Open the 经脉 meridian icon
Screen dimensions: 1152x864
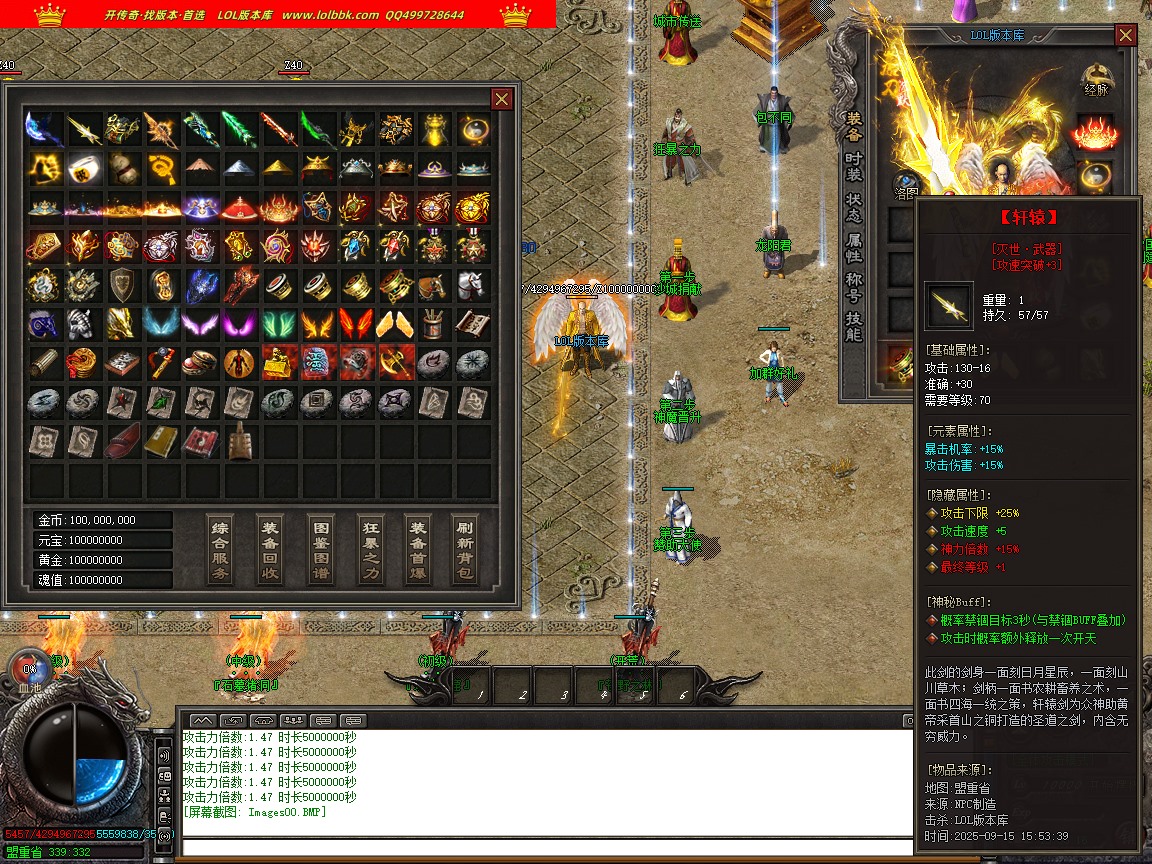1096,79
